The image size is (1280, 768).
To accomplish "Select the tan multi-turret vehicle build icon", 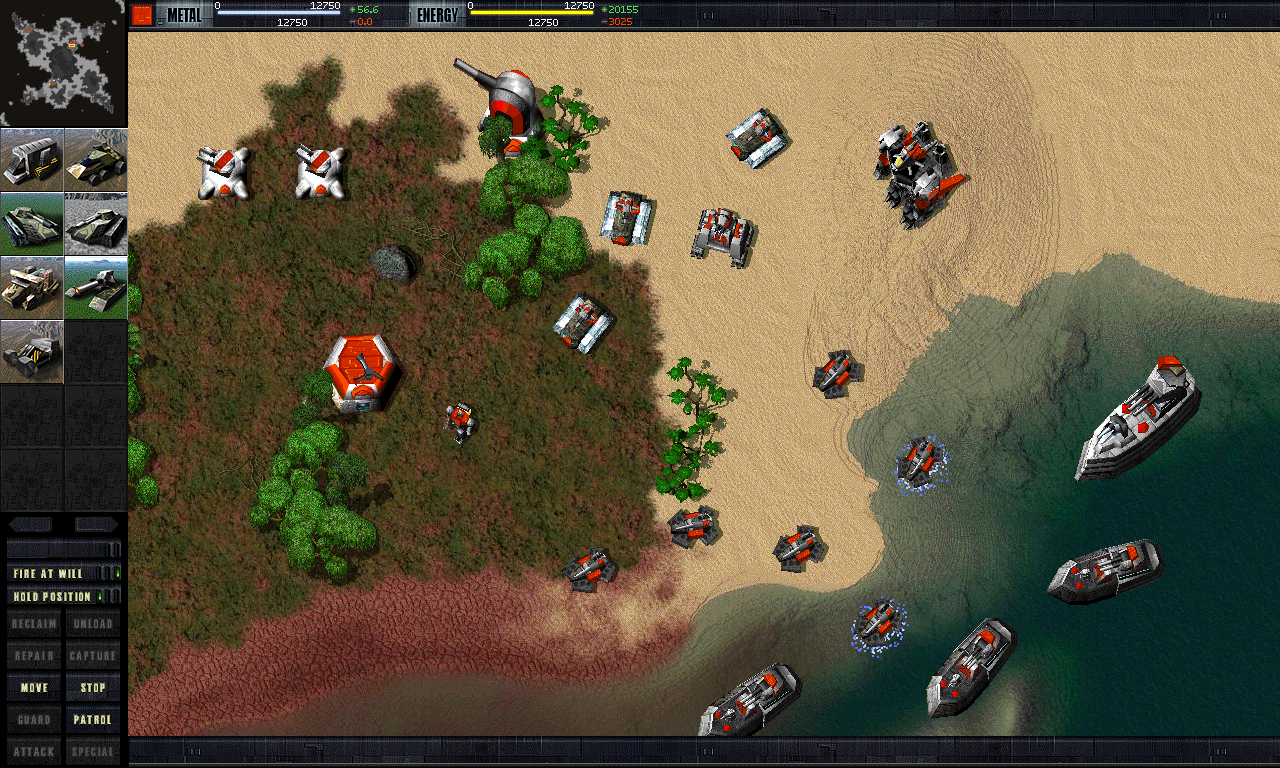I will (x=32, y=288).
